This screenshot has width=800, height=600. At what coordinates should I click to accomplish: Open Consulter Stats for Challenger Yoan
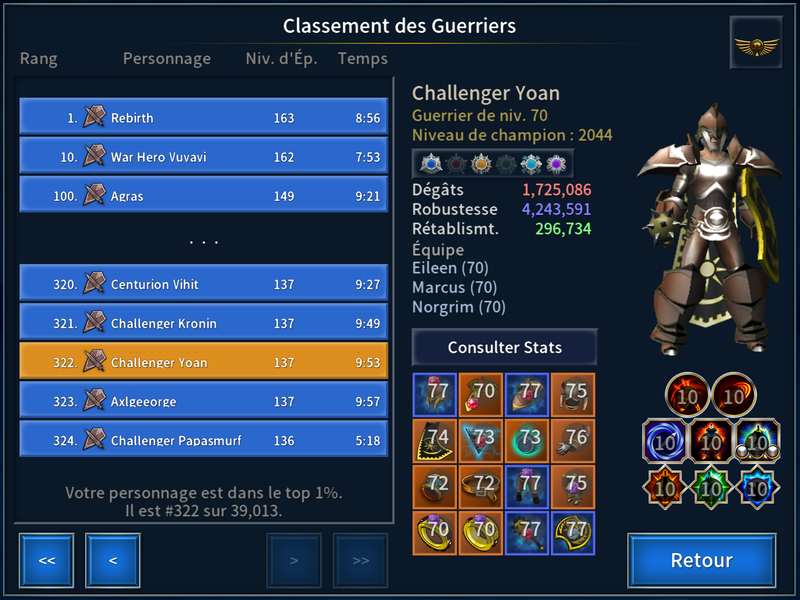point(504,348)
